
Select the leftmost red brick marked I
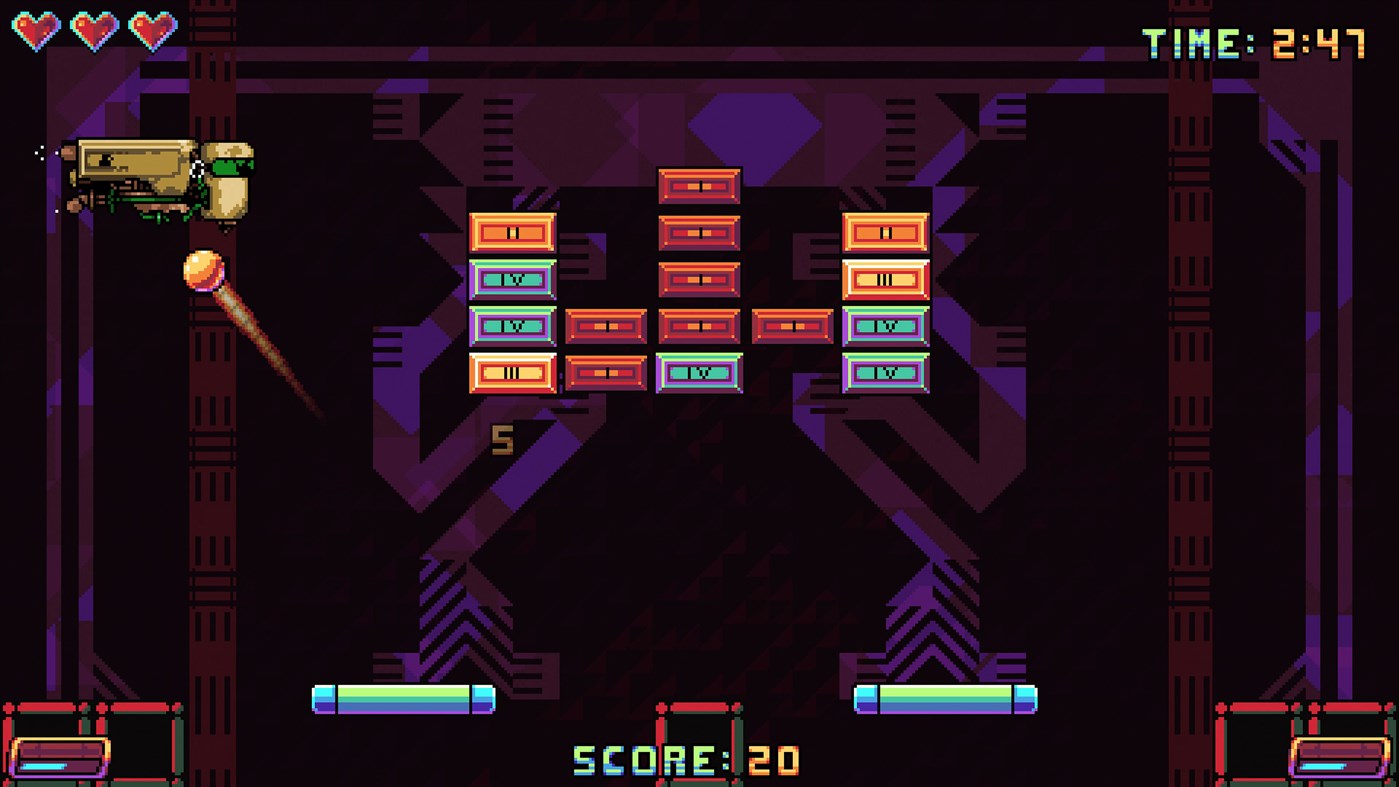coord(607,326)
